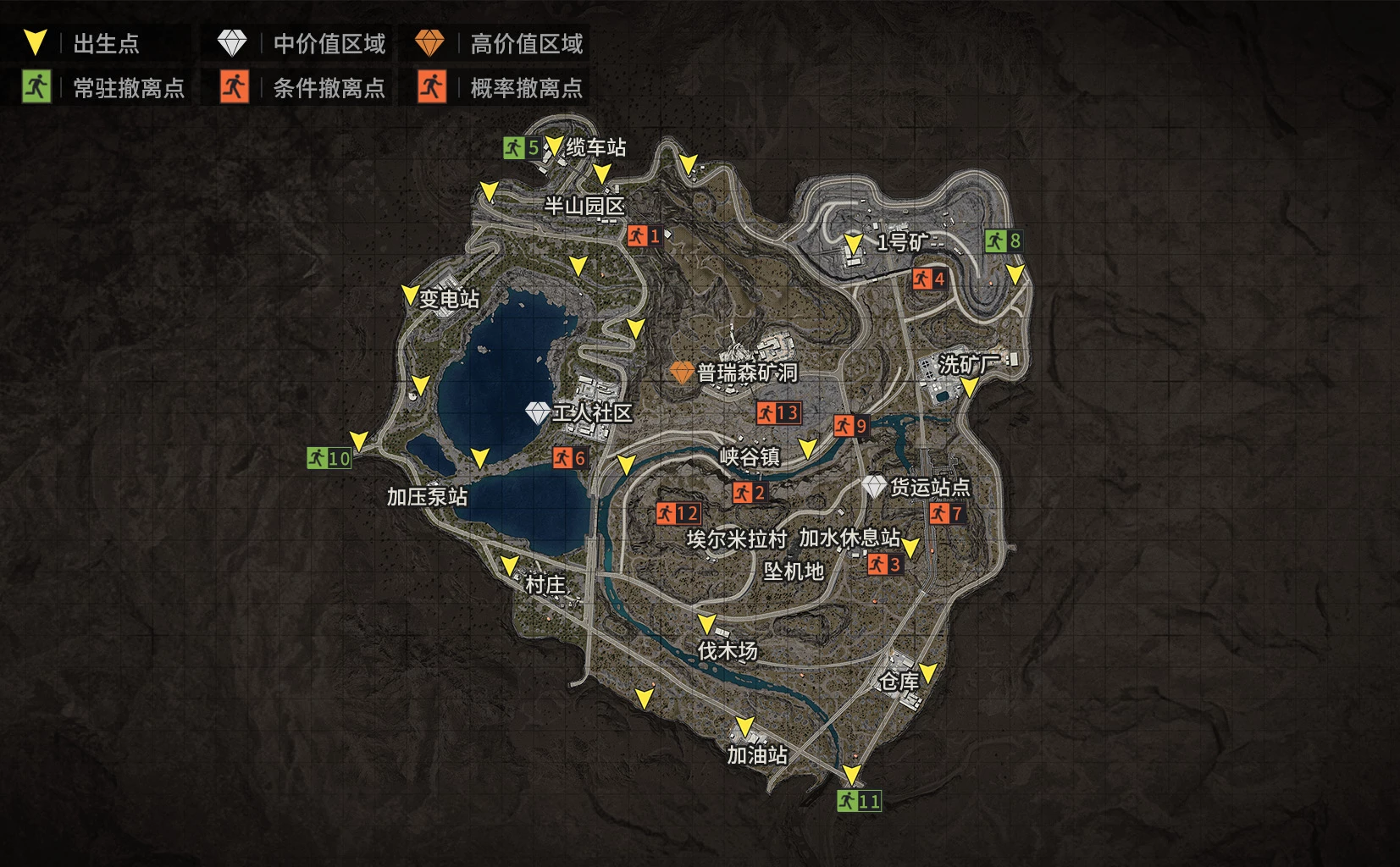Click extraction point 3 at 加水休息站
The height and width of the screenshot is (867, 1400).
coord(884,562)
